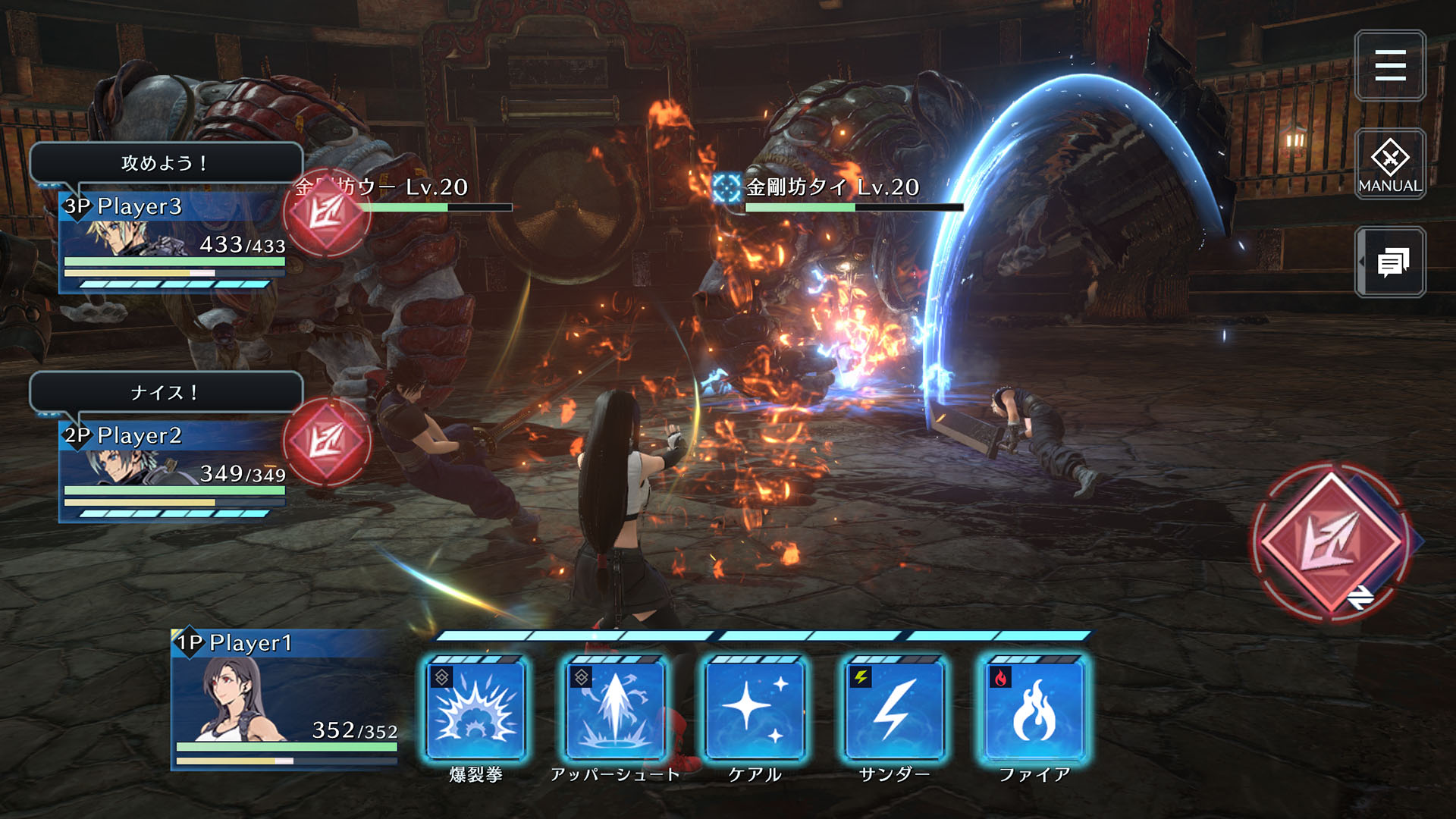Open the hamburger menu
The width and height of the screenshot is (1456, 819).
1389,66
